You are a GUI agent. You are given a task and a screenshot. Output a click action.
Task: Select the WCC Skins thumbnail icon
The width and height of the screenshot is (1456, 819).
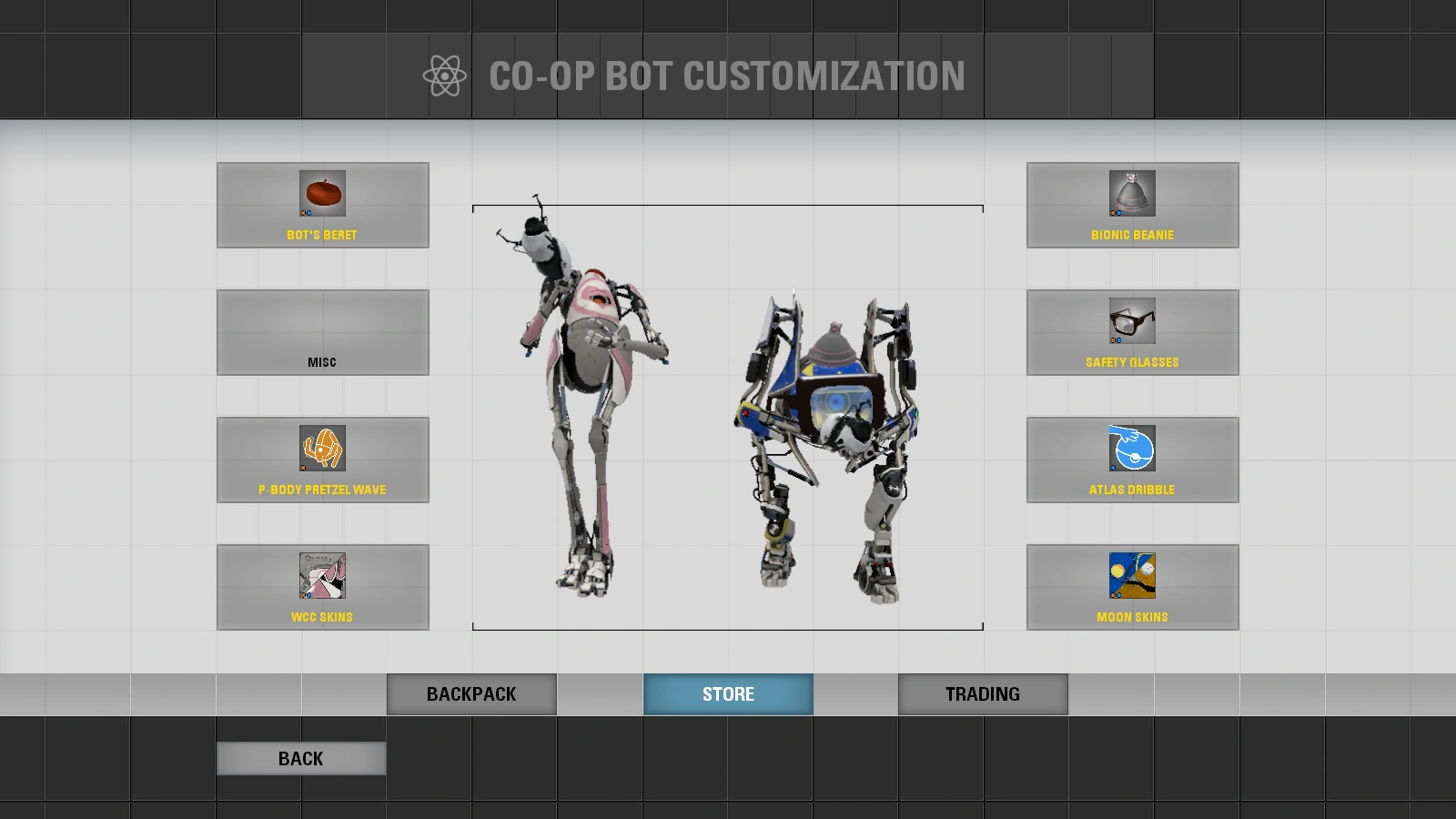(322, 576)
